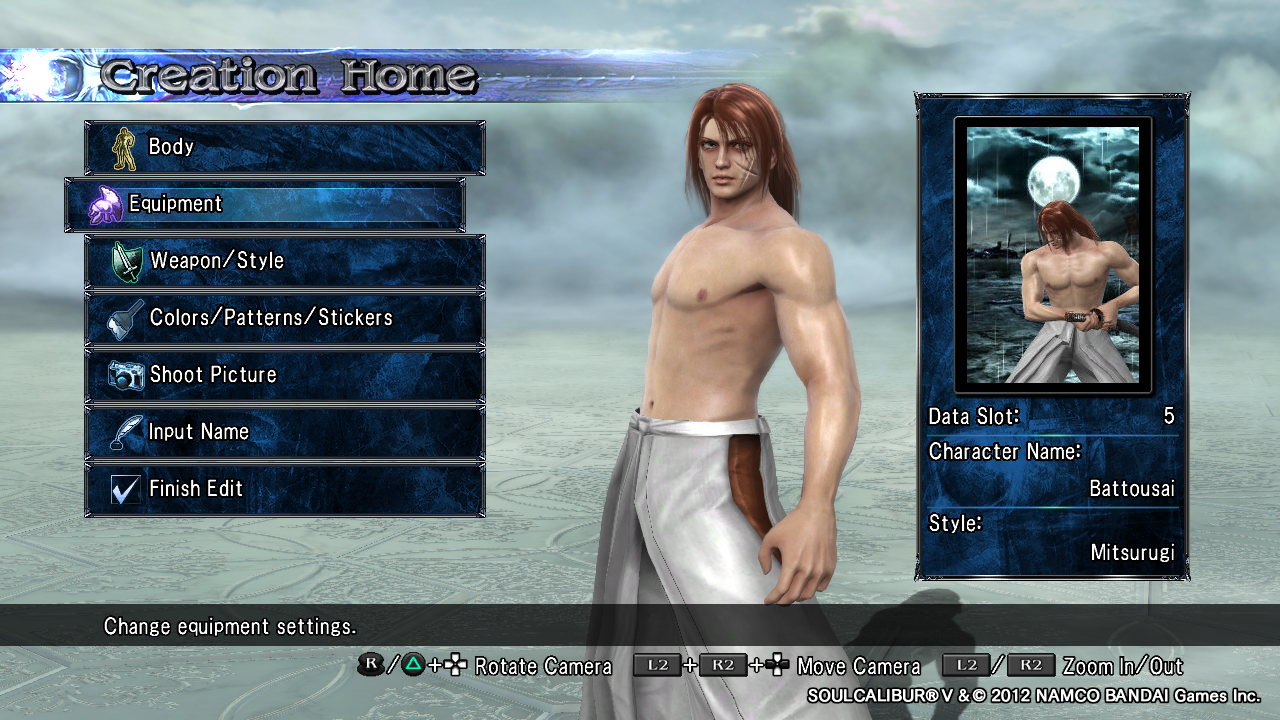The height and width of the screenshot is (720, 1280).
Task: Open the Input Name option
Action: 284,432
